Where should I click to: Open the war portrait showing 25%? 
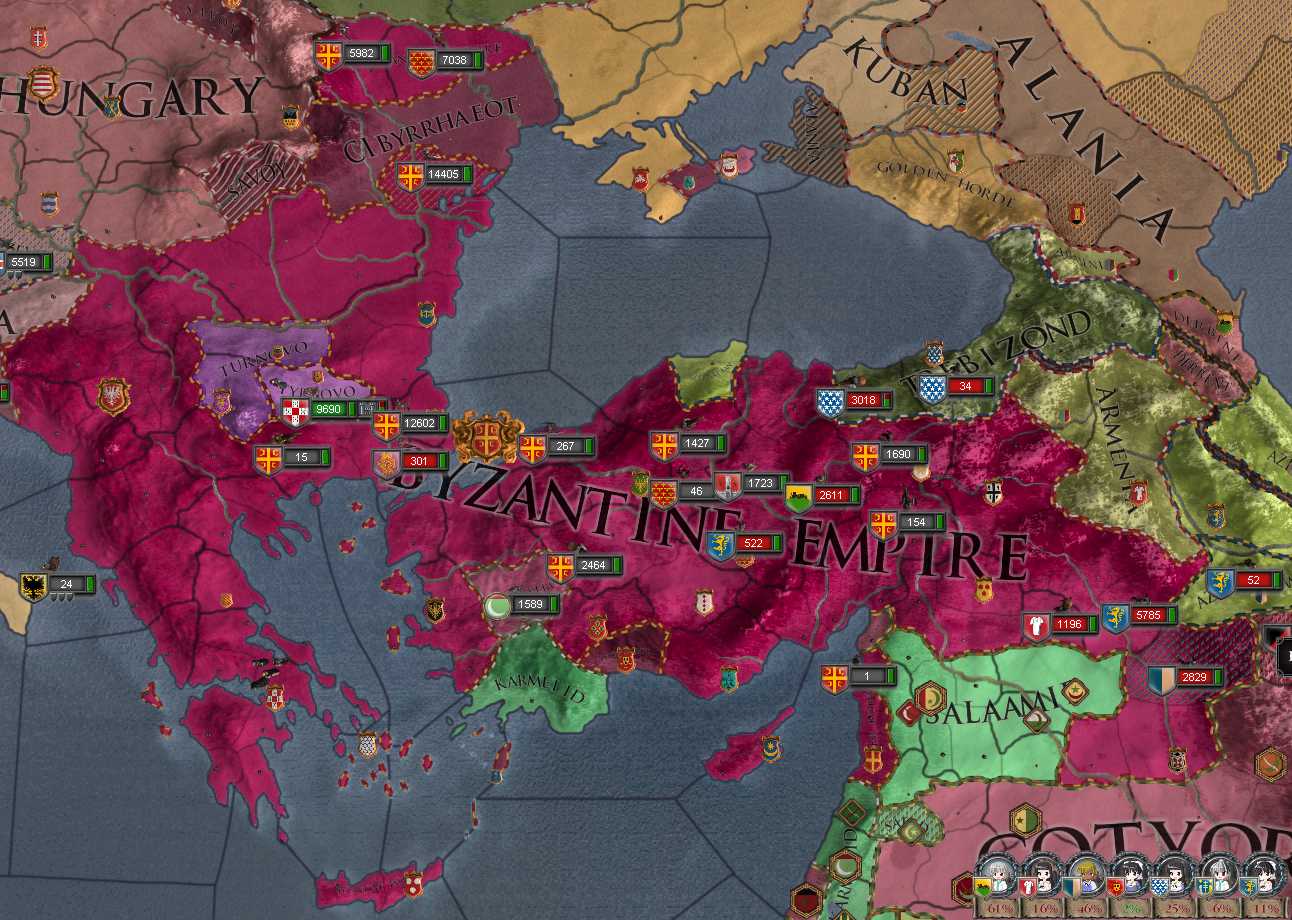point(1173,880)
